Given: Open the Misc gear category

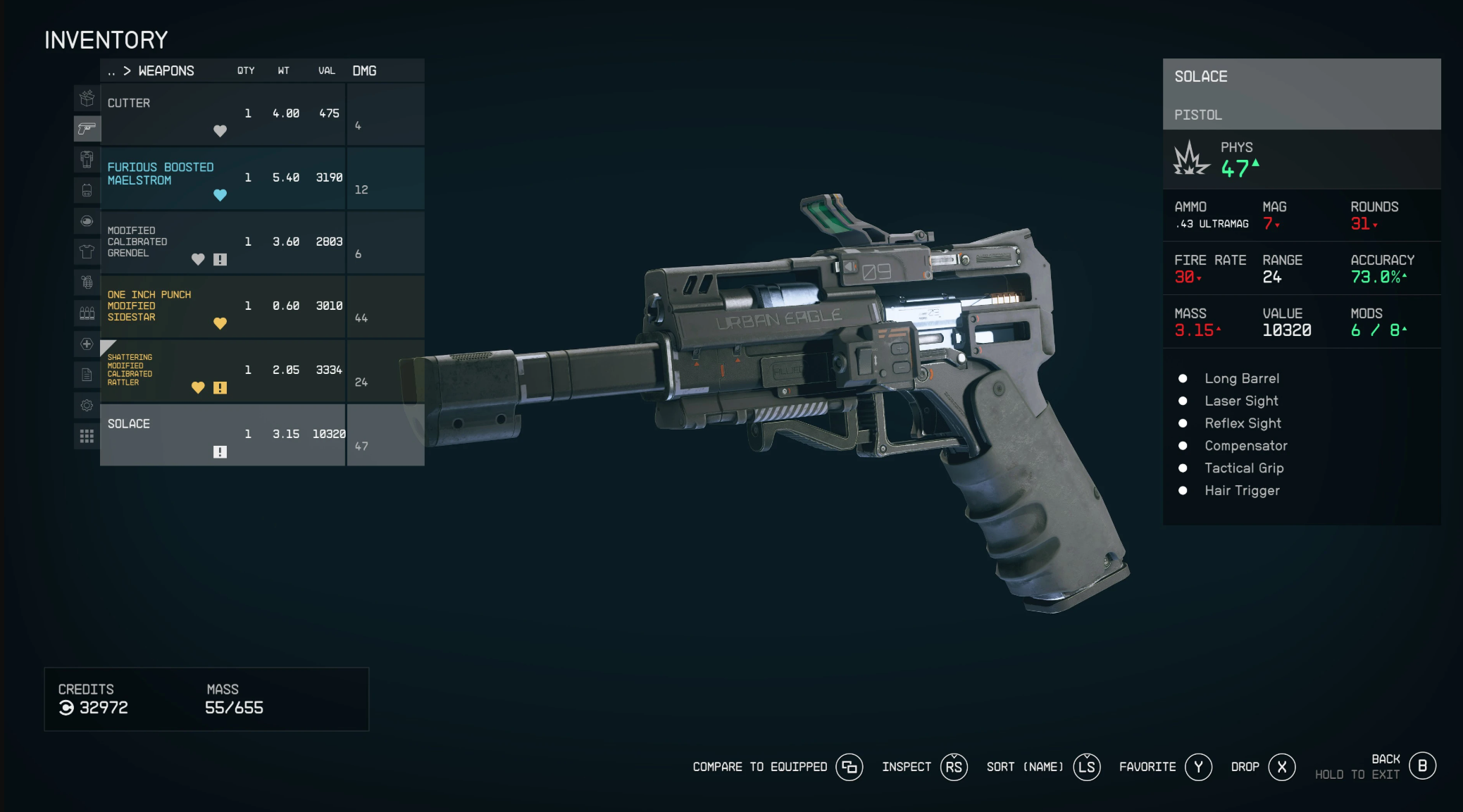Looking at the screenshot, I should (x=87, y=406).
